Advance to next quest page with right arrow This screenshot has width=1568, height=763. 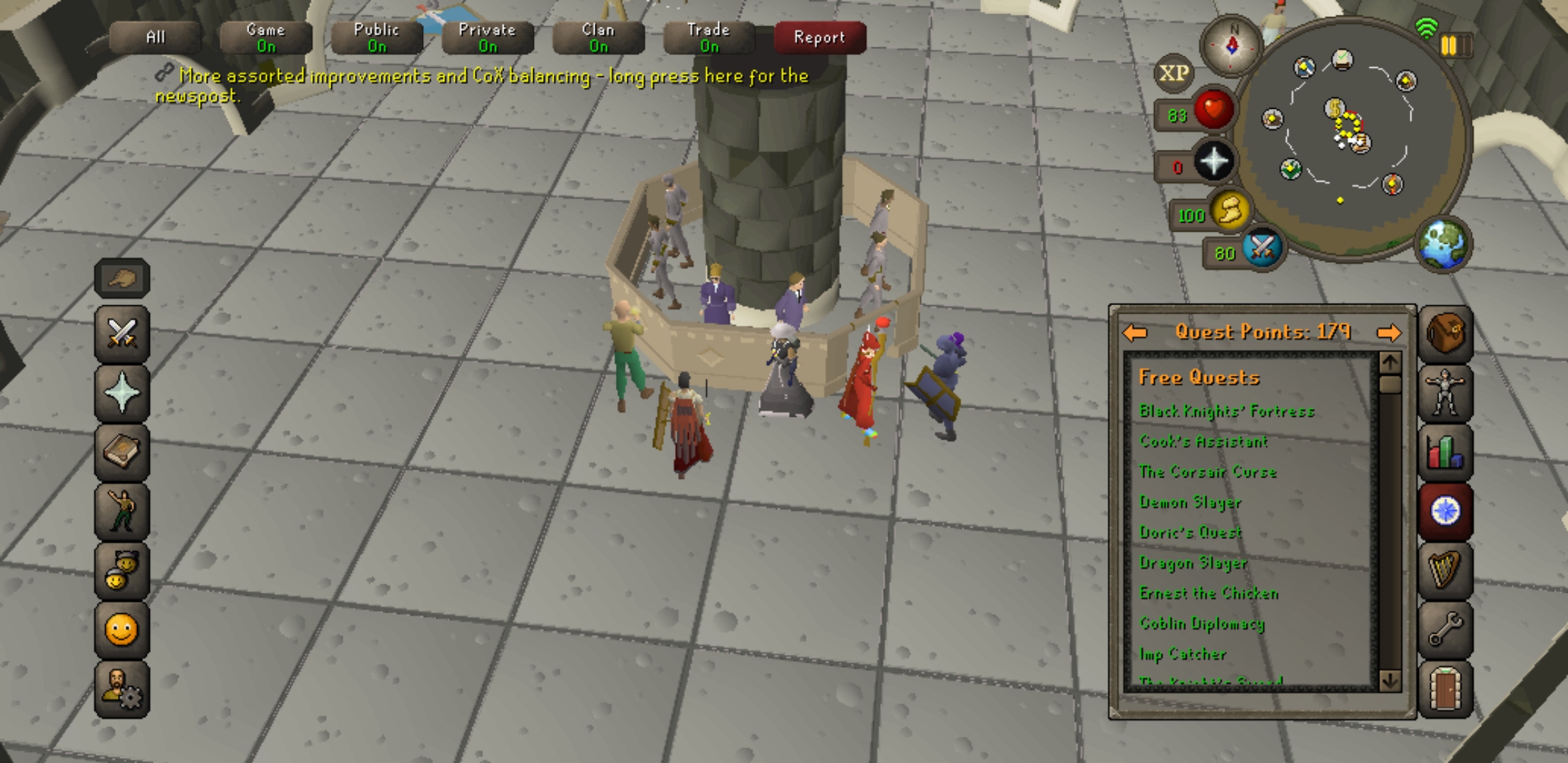click(x=1389, y=331)
